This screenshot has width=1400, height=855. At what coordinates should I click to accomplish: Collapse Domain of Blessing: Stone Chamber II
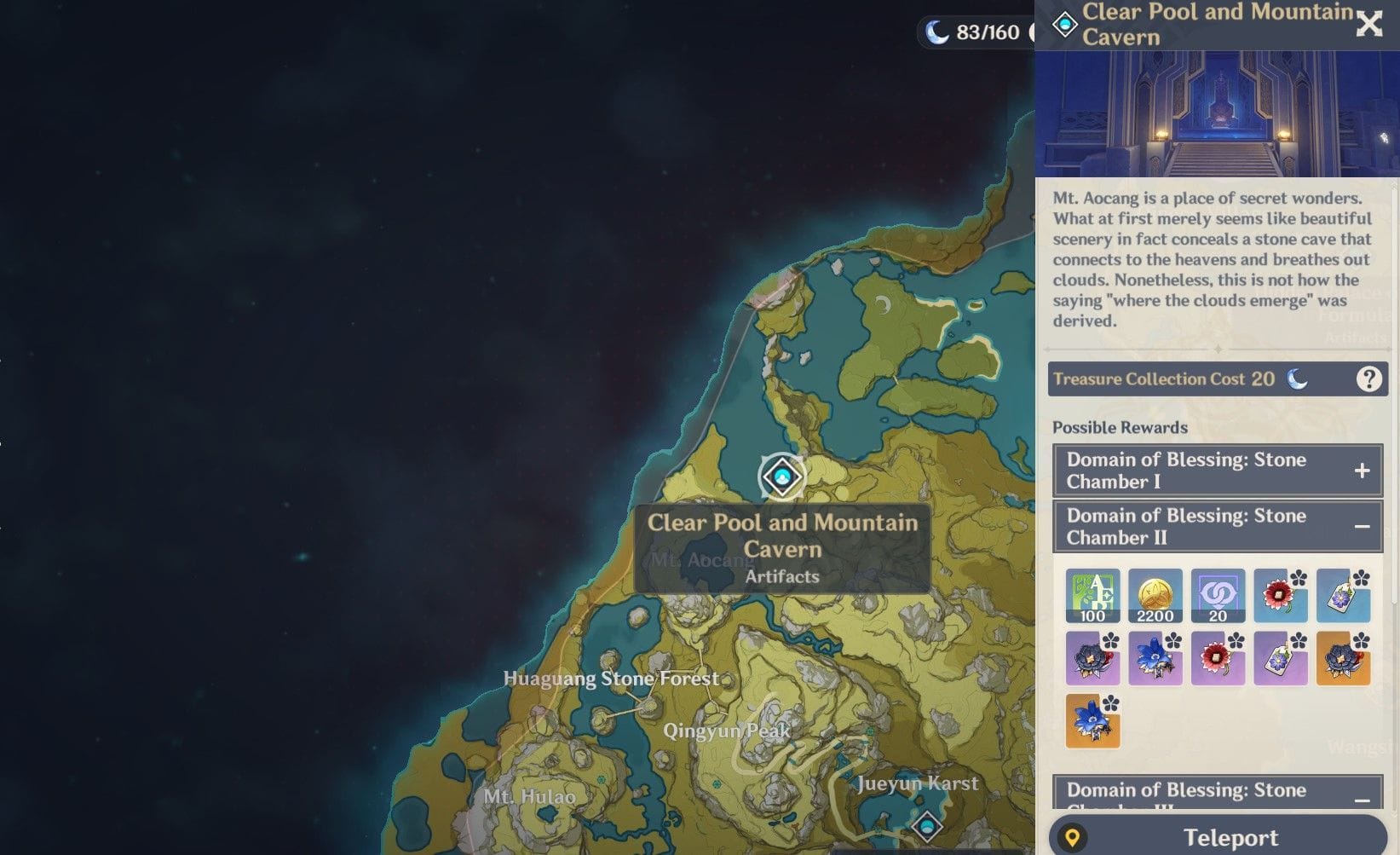[1362, 527]
